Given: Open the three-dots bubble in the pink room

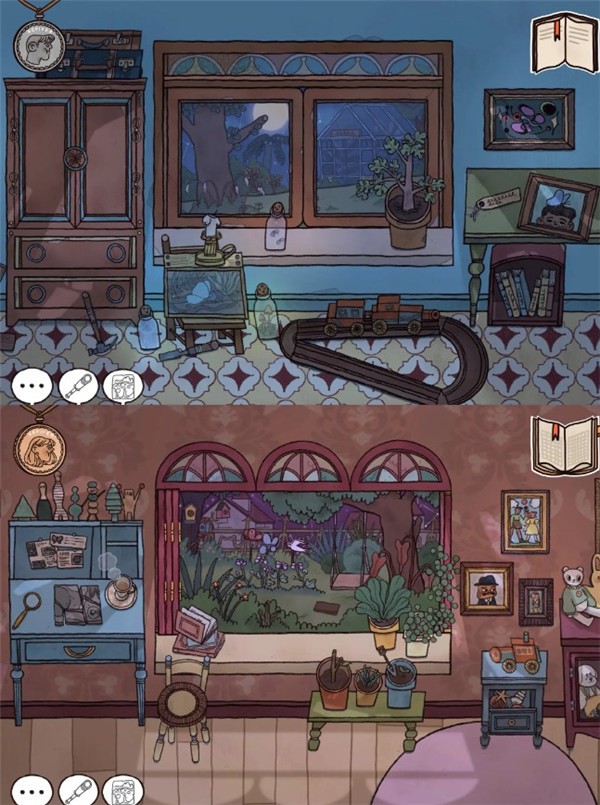Looking at the screenshot, I should pos(31,790).
